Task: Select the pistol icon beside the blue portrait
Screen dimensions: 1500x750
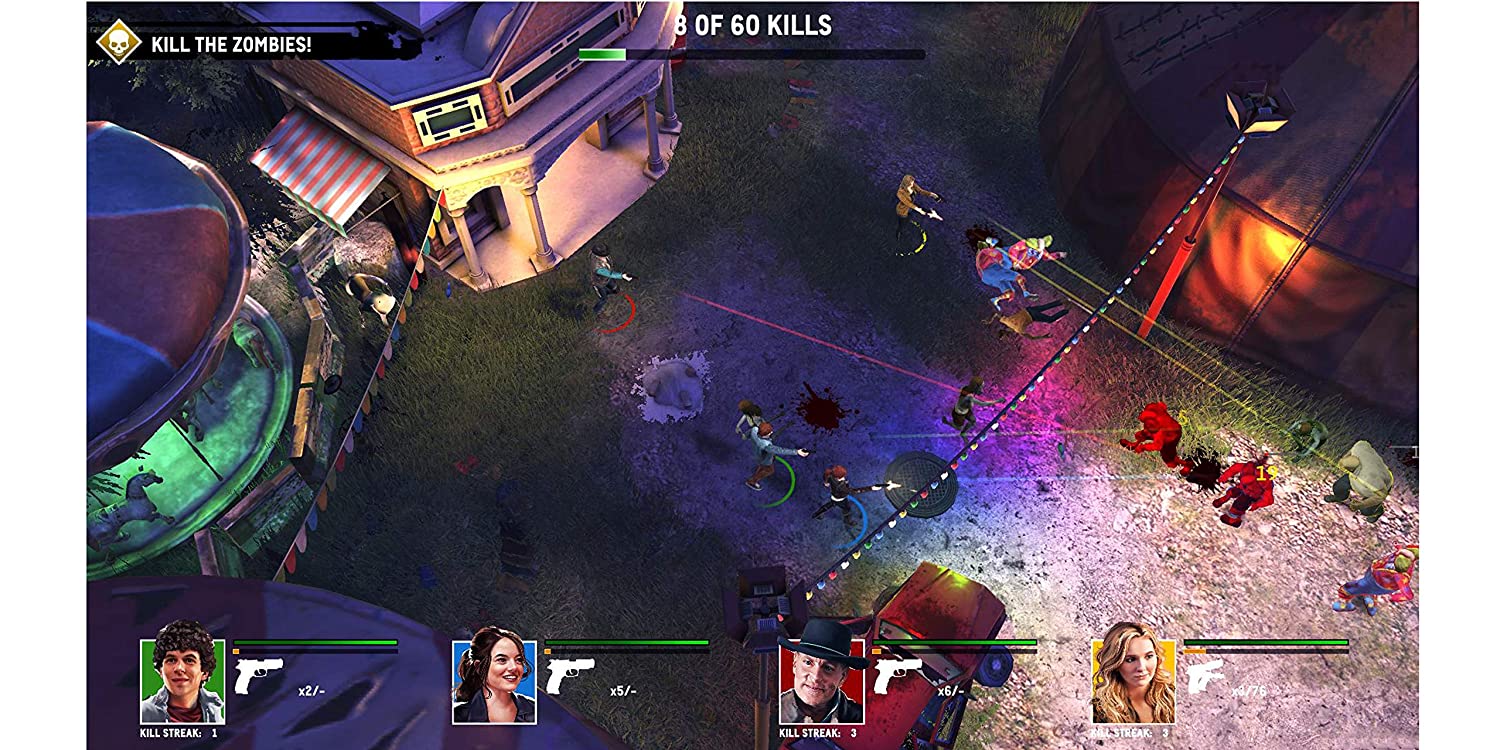Action: coord(570,676)
